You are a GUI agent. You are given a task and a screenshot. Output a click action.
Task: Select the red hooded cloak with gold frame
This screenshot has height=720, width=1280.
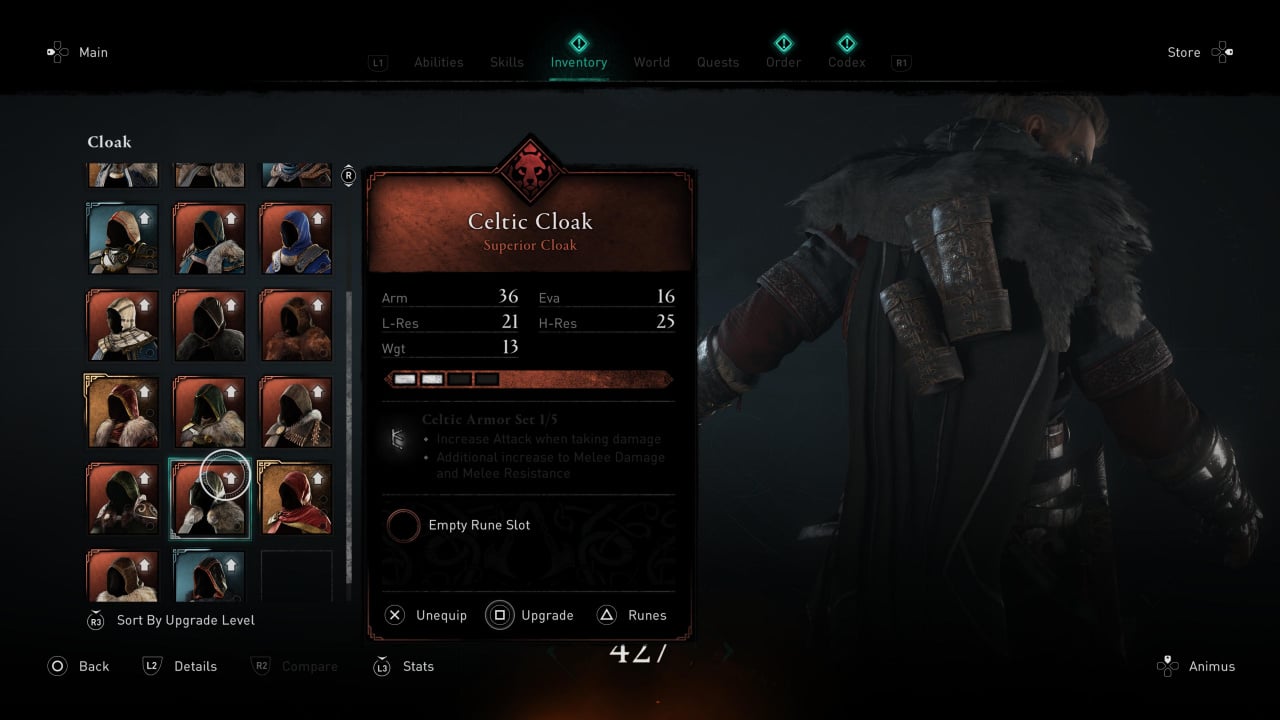[296, 498]
